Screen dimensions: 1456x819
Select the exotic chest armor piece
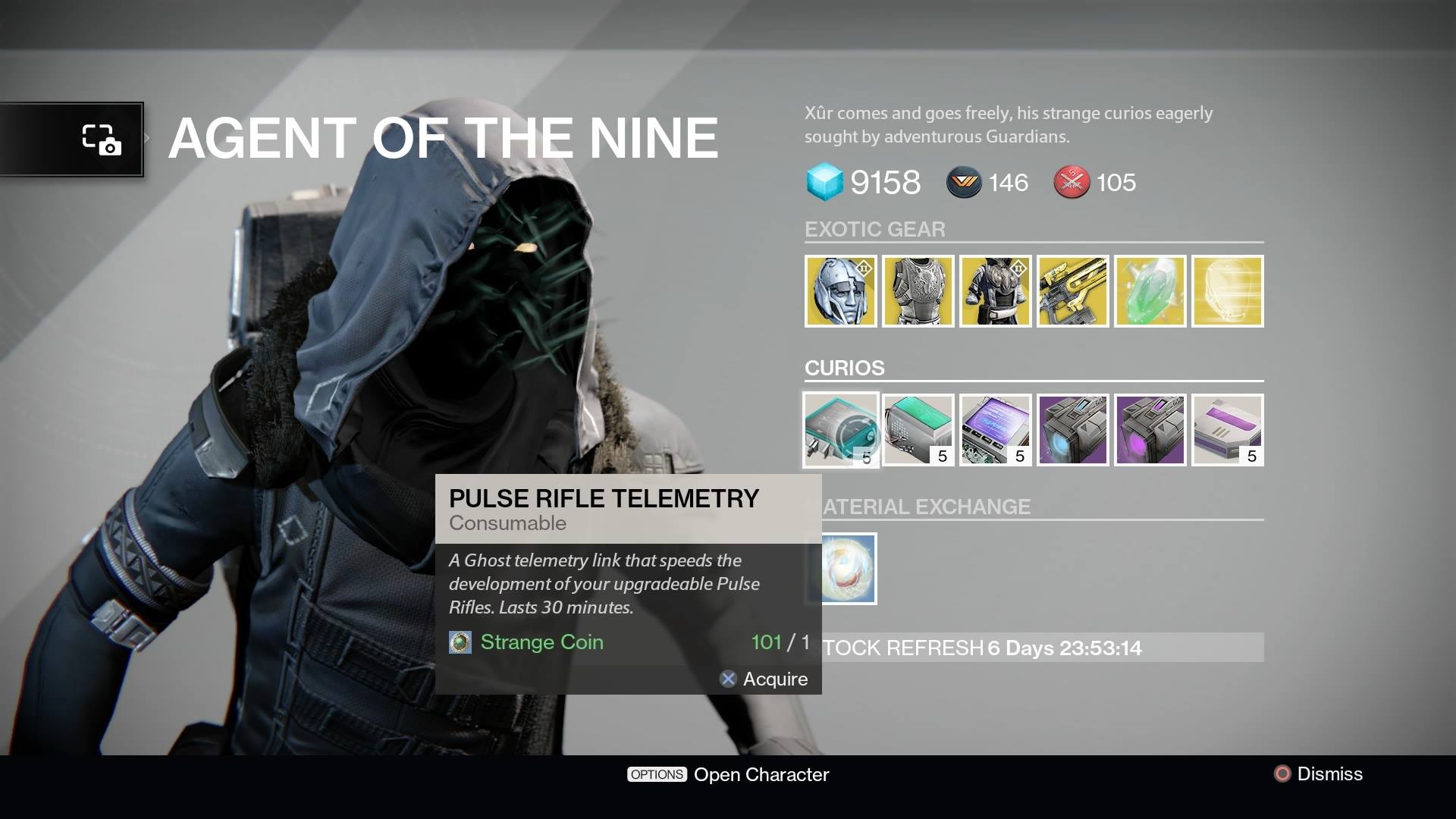[918, 291]
